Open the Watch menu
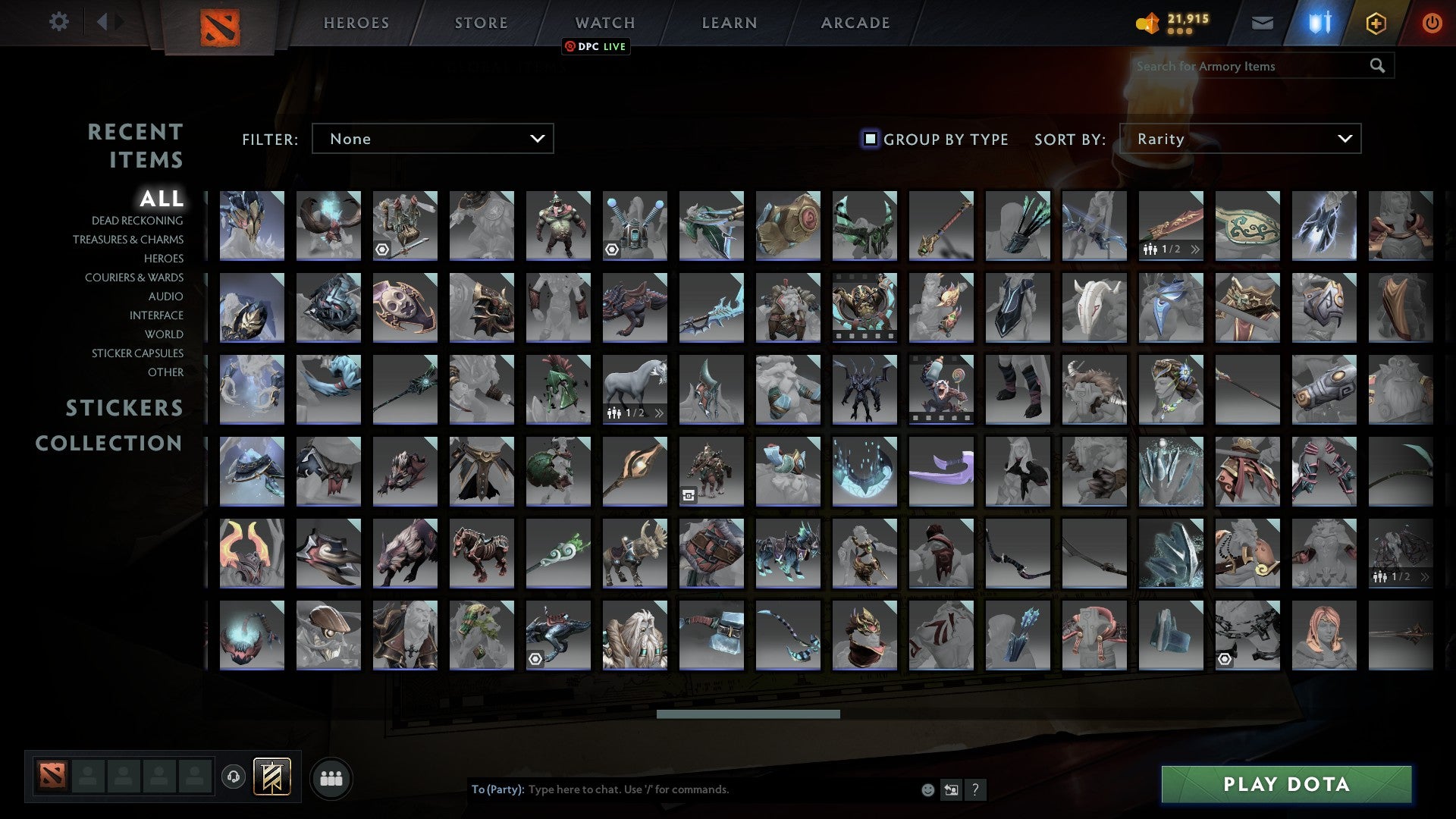The width and height of the screenshot is (1456, 819). point(604,22)
